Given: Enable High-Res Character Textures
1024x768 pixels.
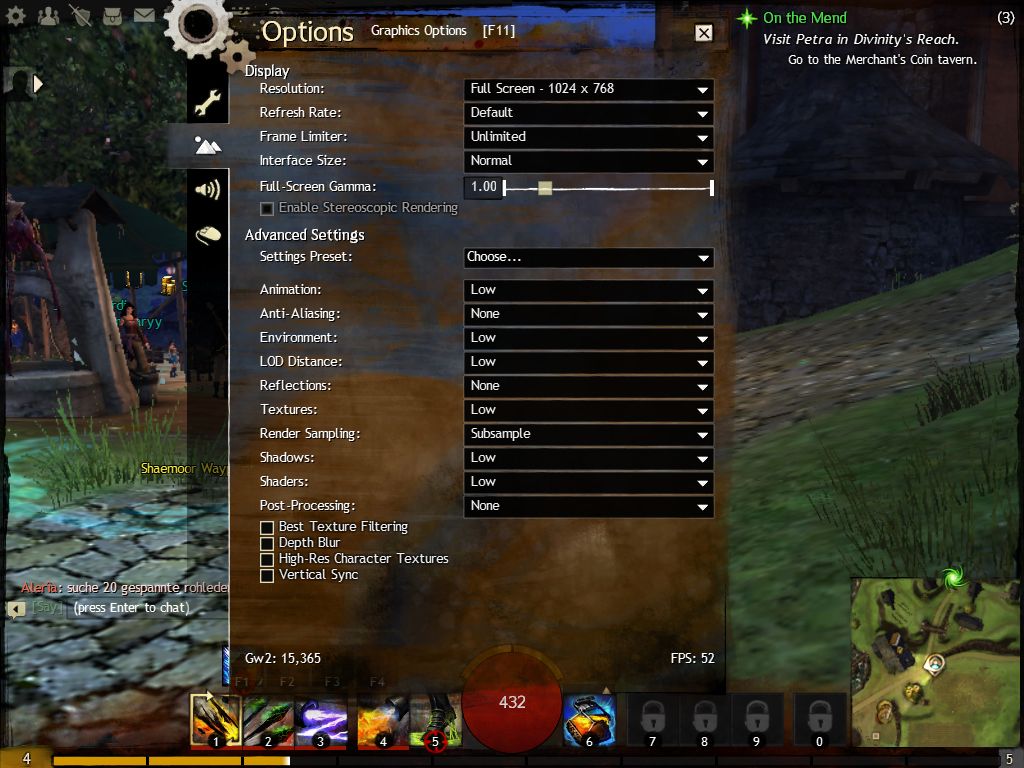Looking at the screenshot, I should [267, 559].
